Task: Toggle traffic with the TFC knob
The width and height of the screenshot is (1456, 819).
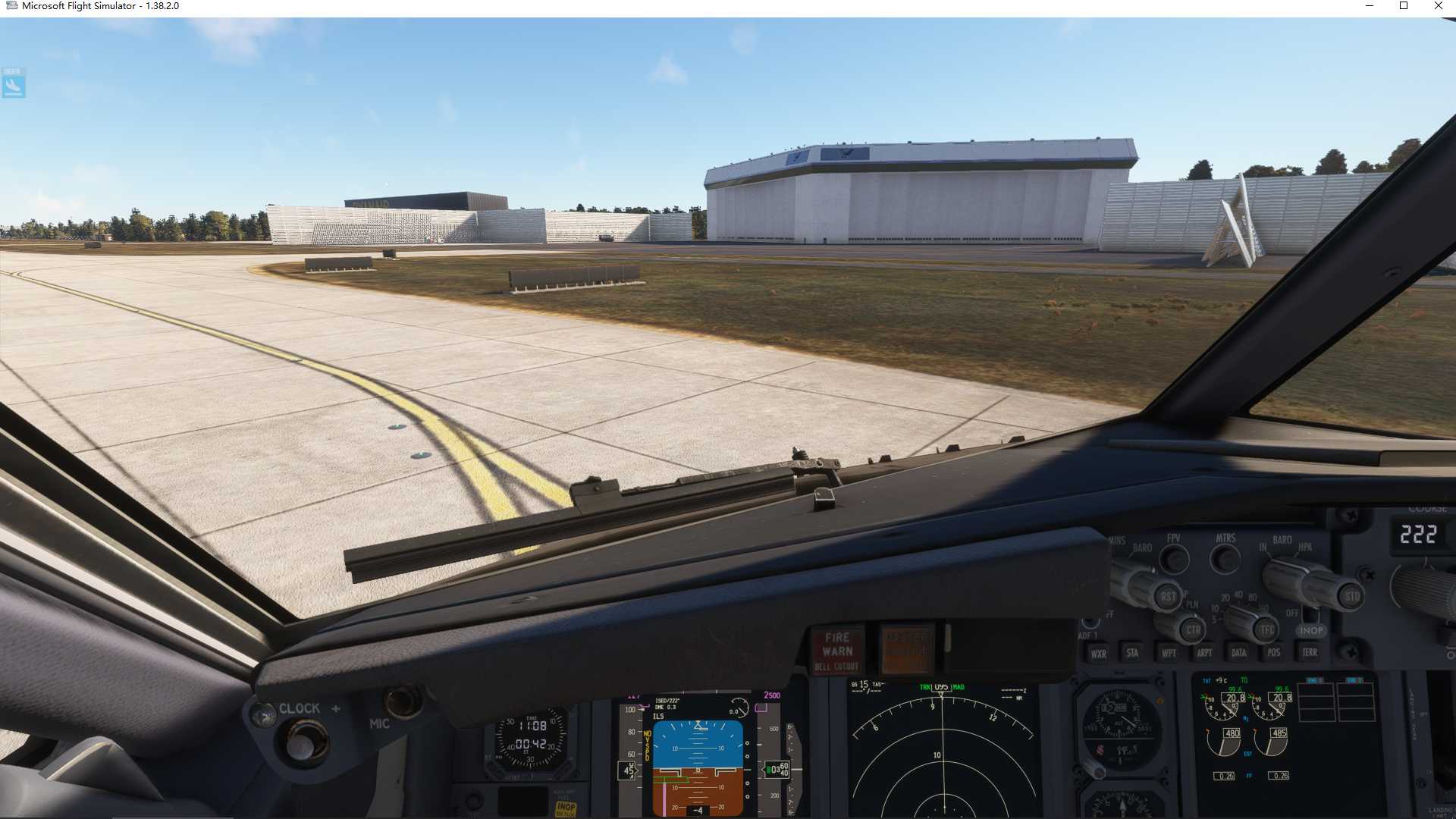Action: [1267, 629]
